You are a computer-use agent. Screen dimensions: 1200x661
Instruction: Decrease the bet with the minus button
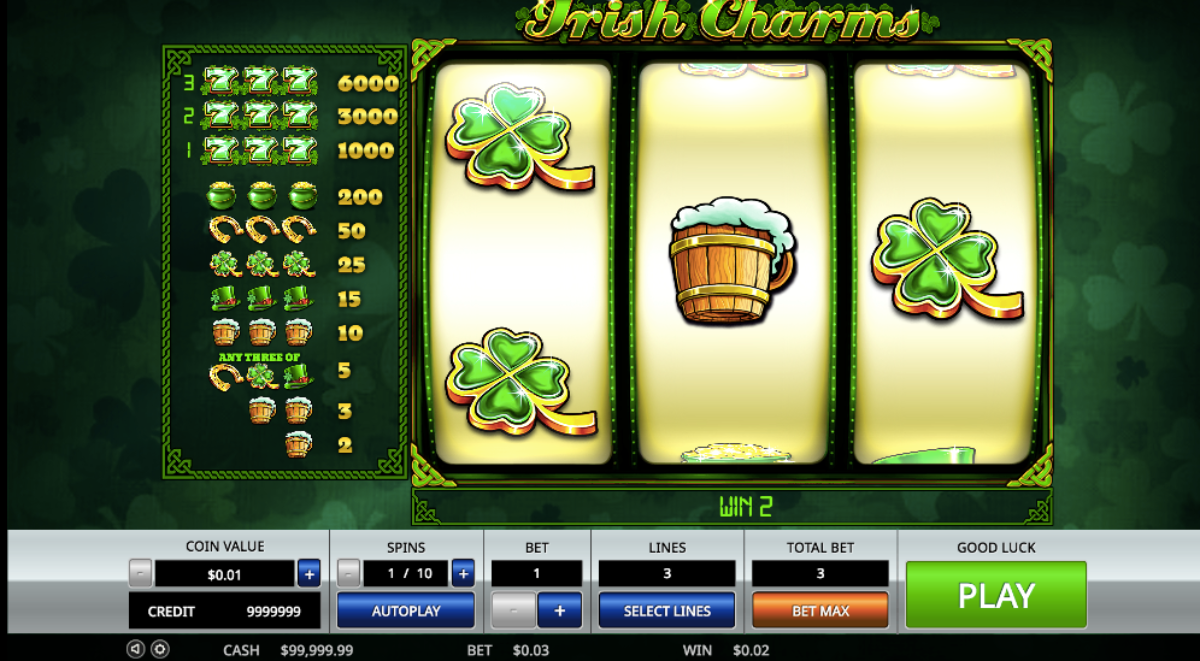[x=514, y=610]
